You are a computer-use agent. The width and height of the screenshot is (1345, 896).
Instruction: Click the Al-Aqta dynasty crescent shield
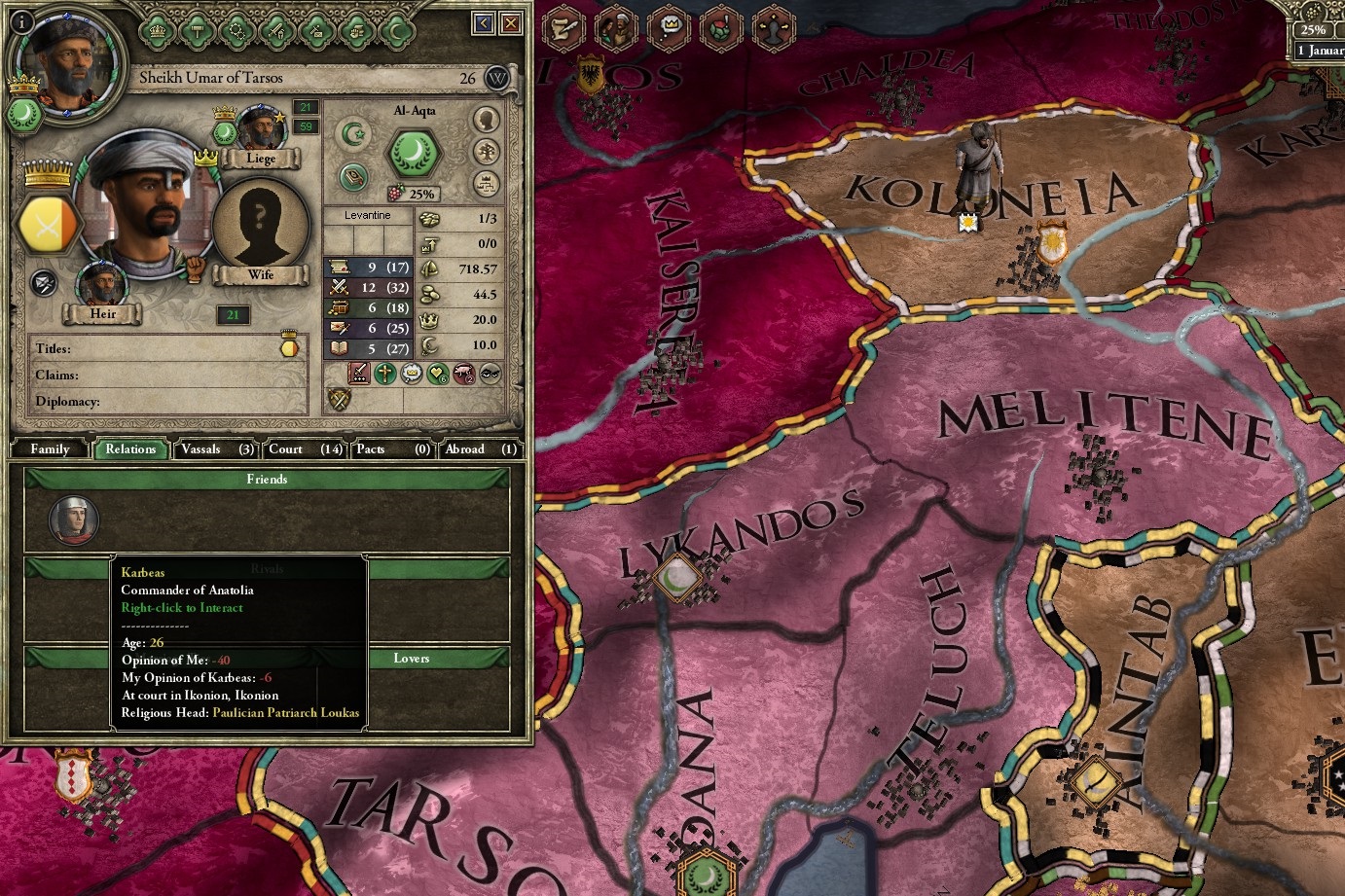[x=416, y=153]
